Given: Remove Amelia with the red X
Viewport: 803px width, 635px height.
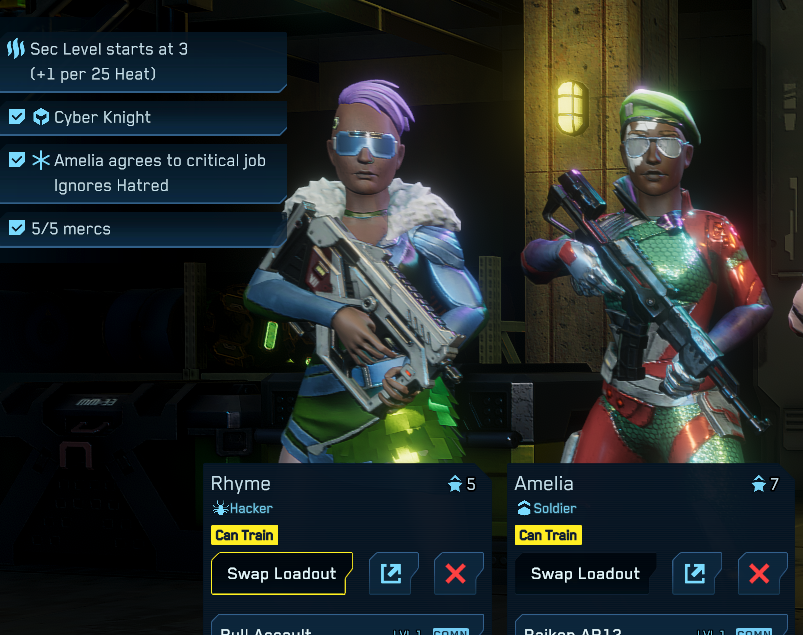Looking at the screenshot, I should (x=762, y=574).
